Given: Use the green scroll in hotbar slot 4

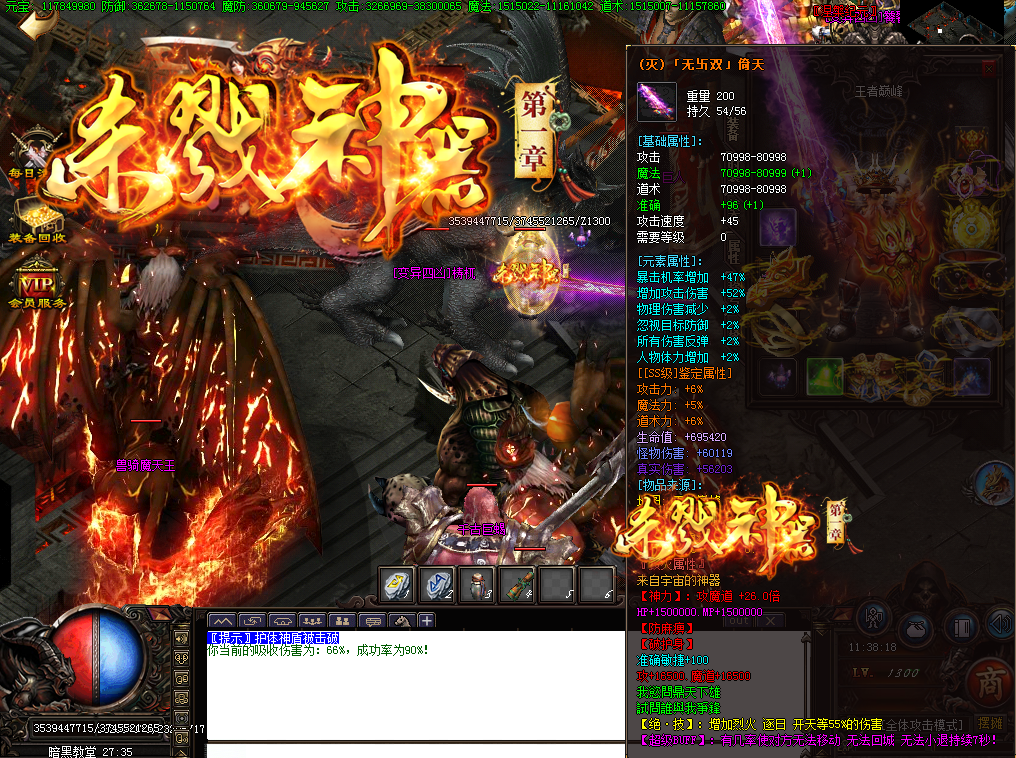Looking at the screenshot, I should (516, 585).
